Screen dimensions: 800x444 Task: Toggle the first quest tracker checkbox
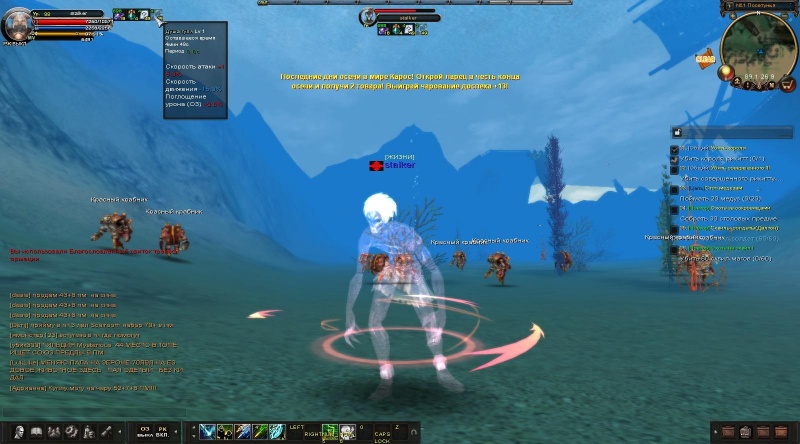(675, 148)
